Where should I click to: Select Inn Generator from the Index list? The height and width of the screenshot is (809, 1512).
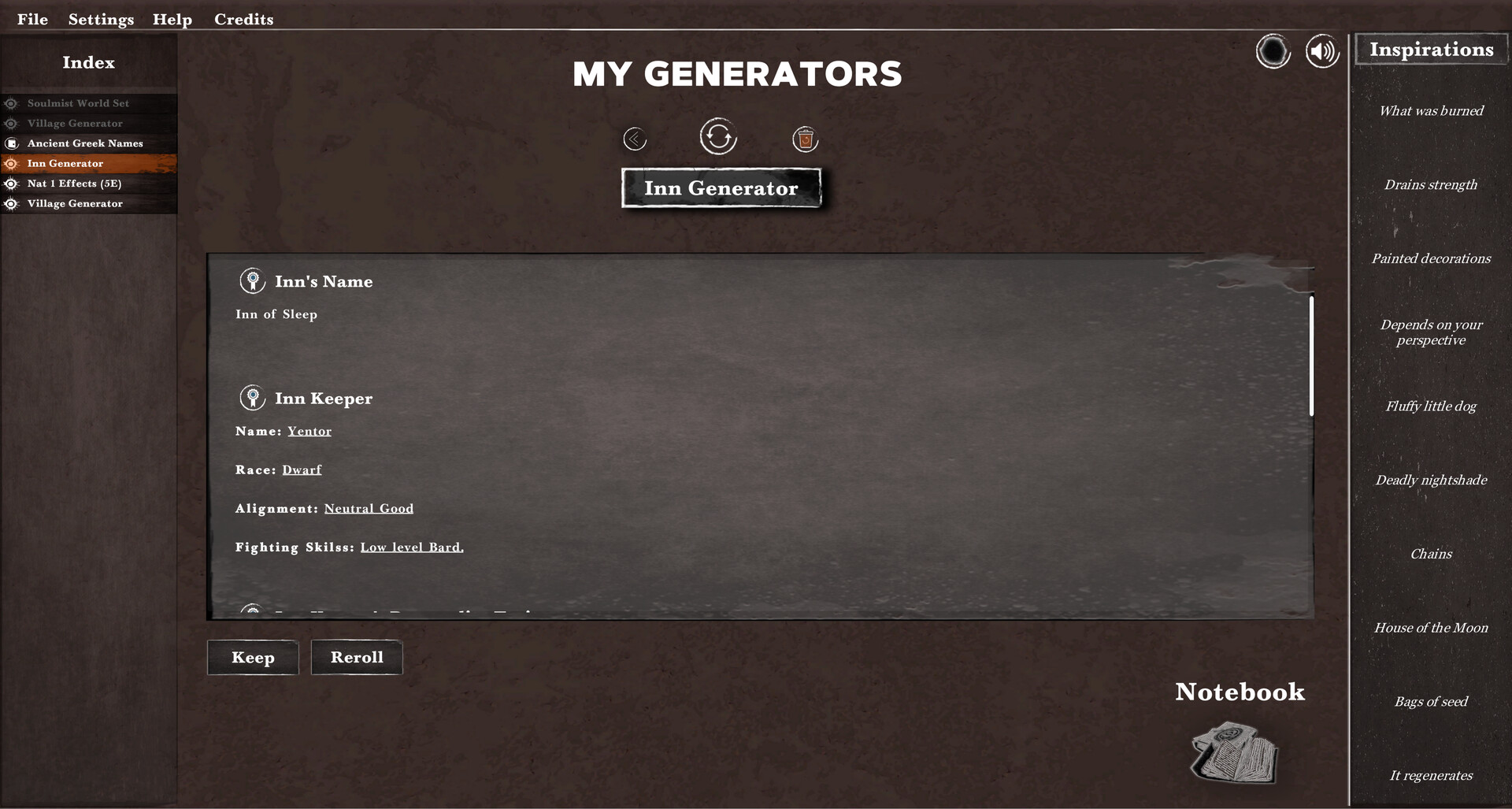click(65, 163)
